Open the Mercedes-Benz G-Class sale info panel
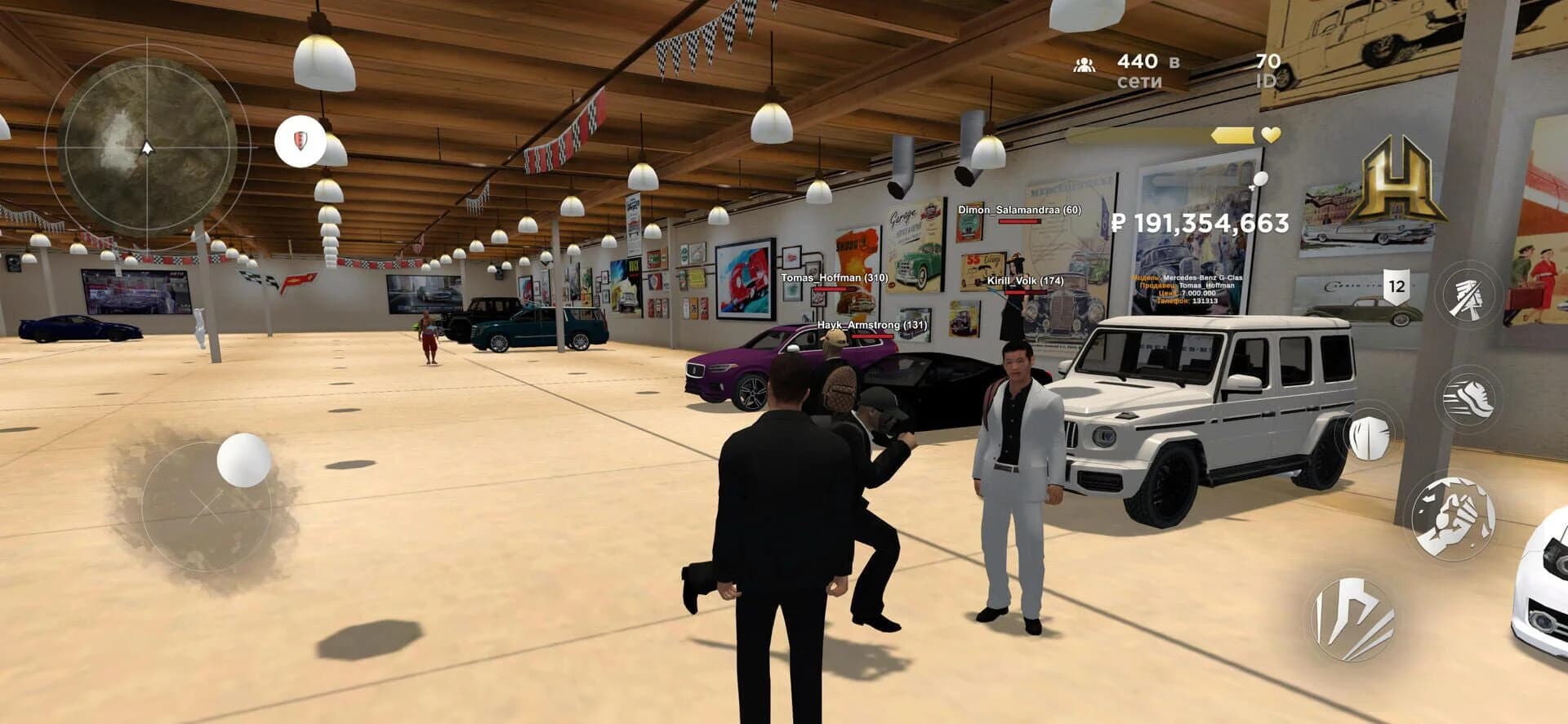This screenshot has height=724, width=1568. tap(1187, 290)
